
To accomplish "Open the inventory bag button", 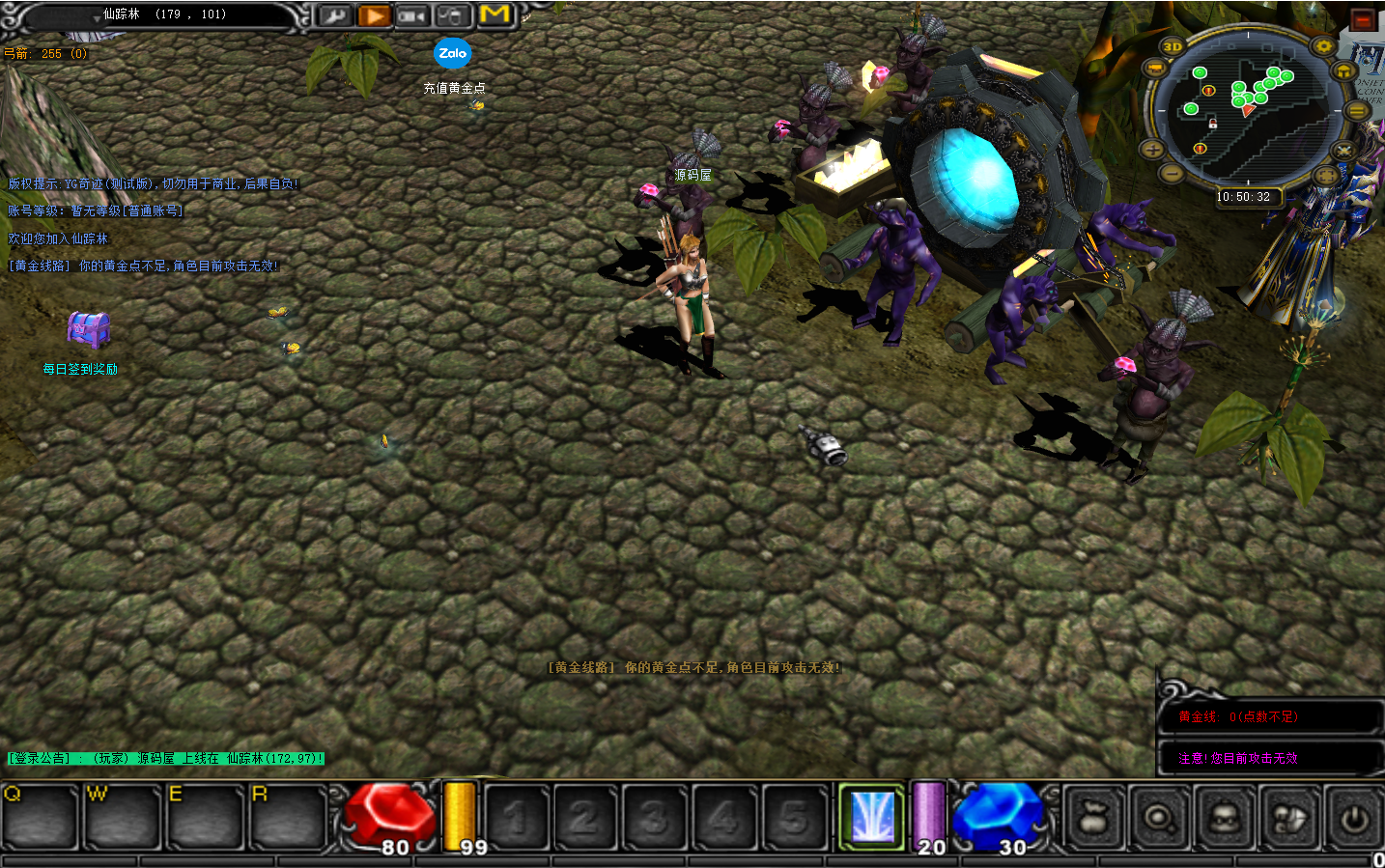I will click(x=1093, y=819).
